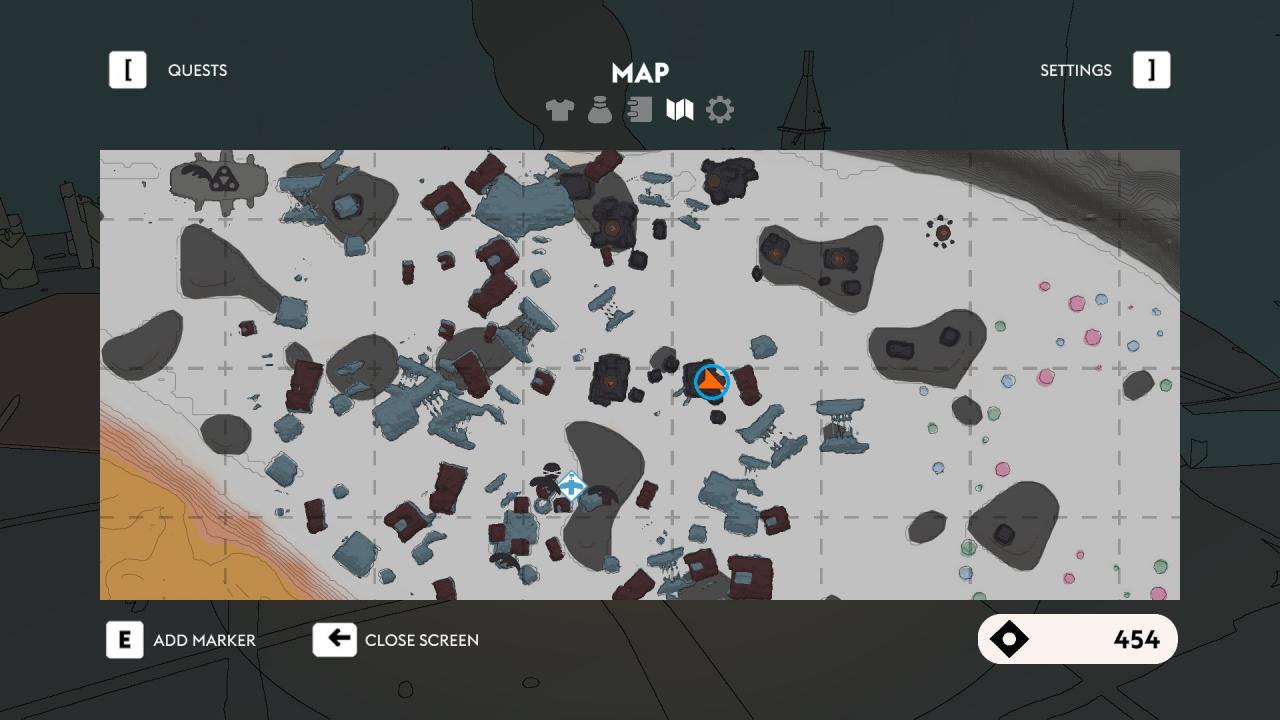
Task: Click the blue diamond waypoint marker
Action: click(571, 487)
